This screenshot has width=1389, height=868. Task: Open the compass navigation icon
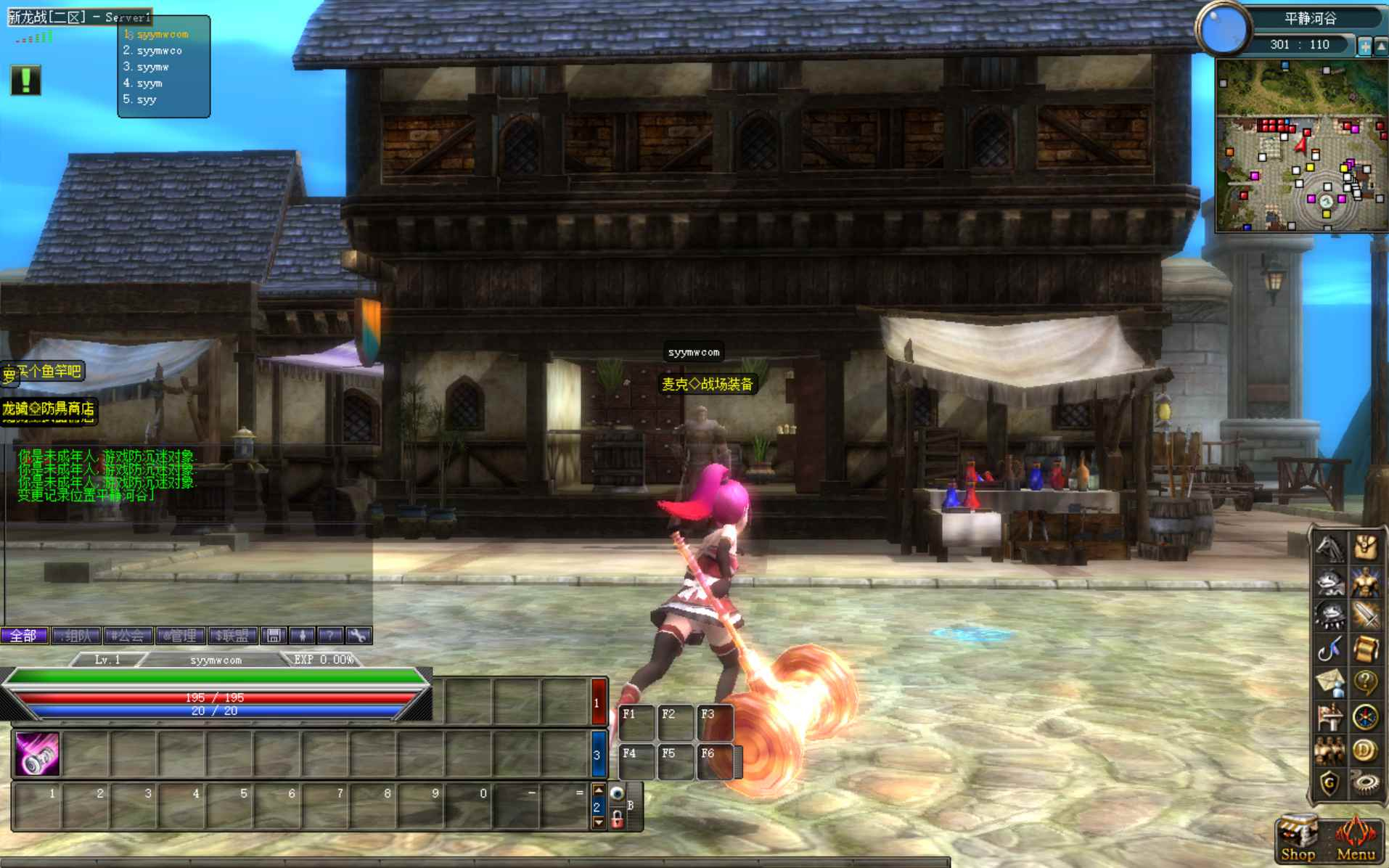click(1366, 716)
